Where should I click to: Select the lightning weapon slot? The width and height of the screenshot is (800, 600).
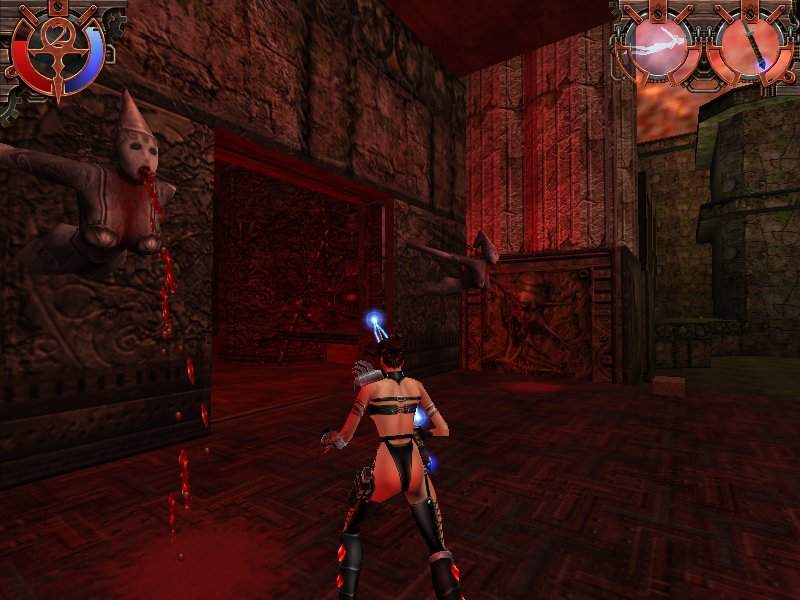658,44
